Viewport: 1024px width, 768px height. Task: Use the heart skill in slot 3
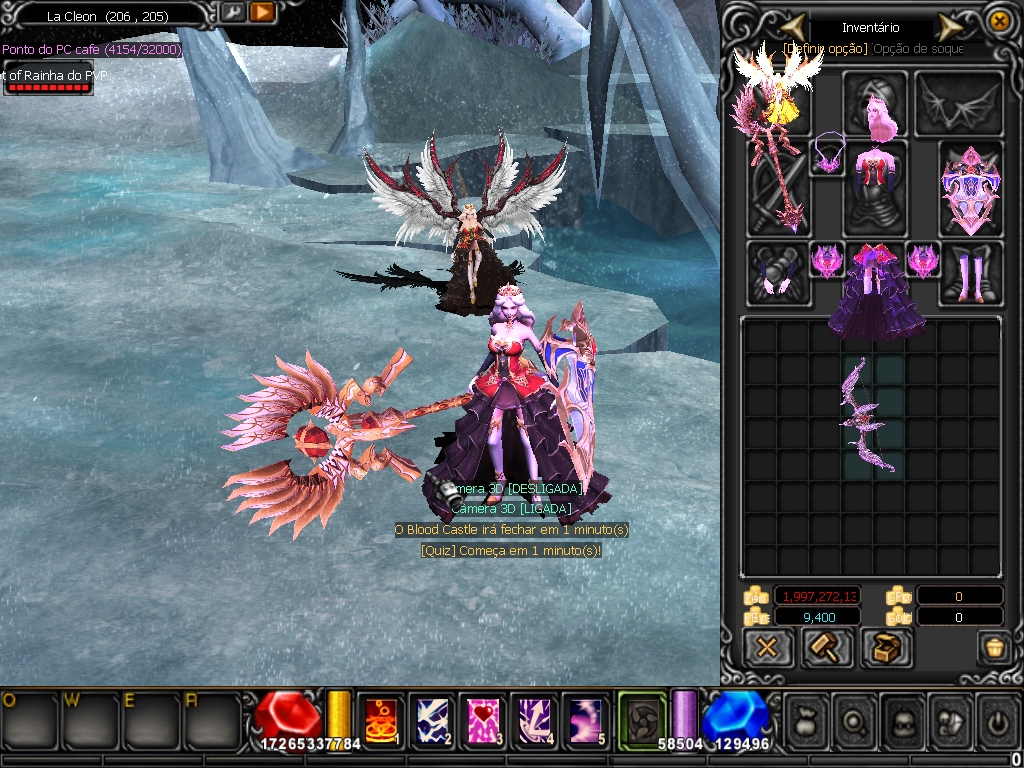484,720
